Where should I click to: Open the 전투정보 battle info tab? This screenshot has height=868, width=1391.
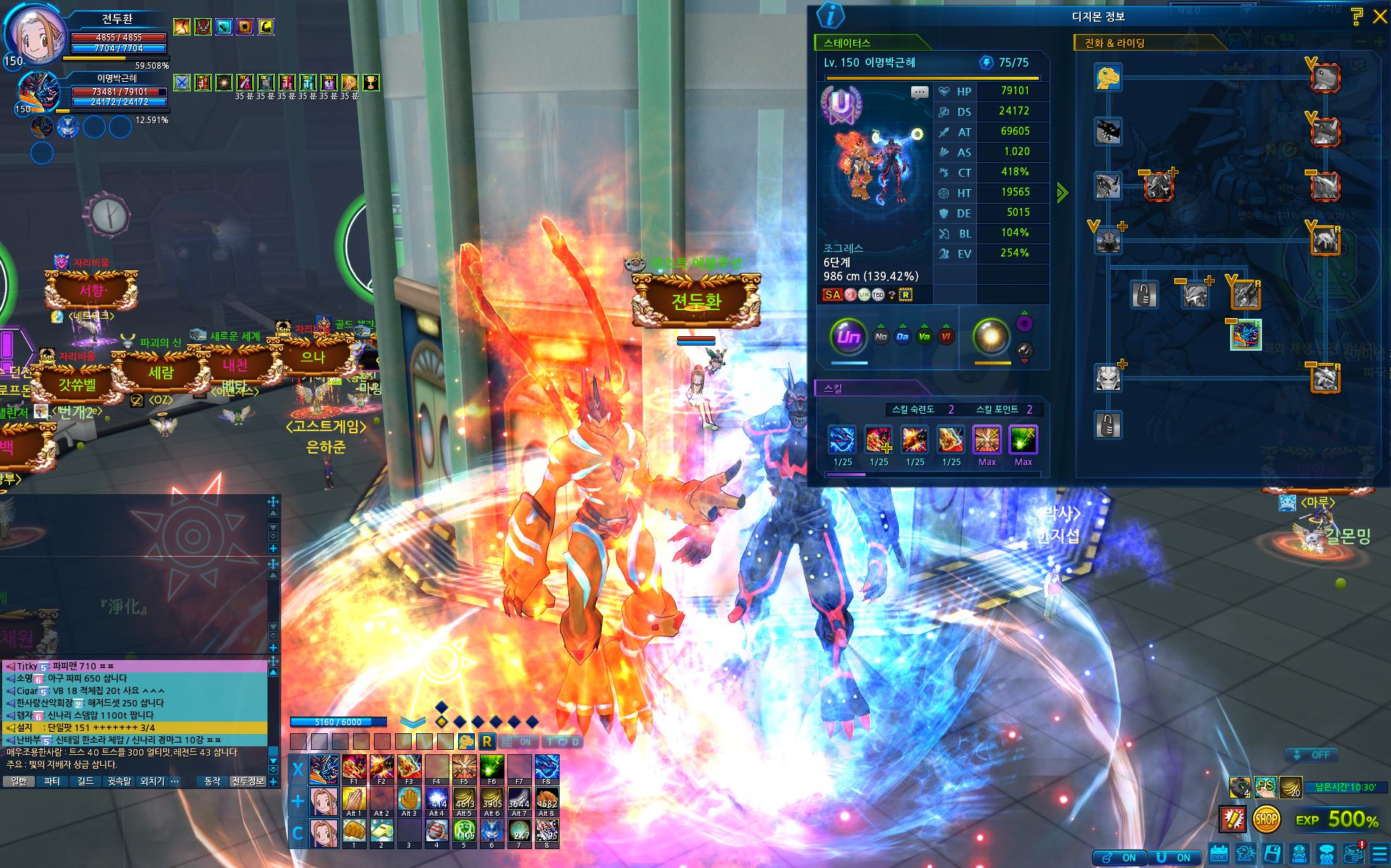248,781
